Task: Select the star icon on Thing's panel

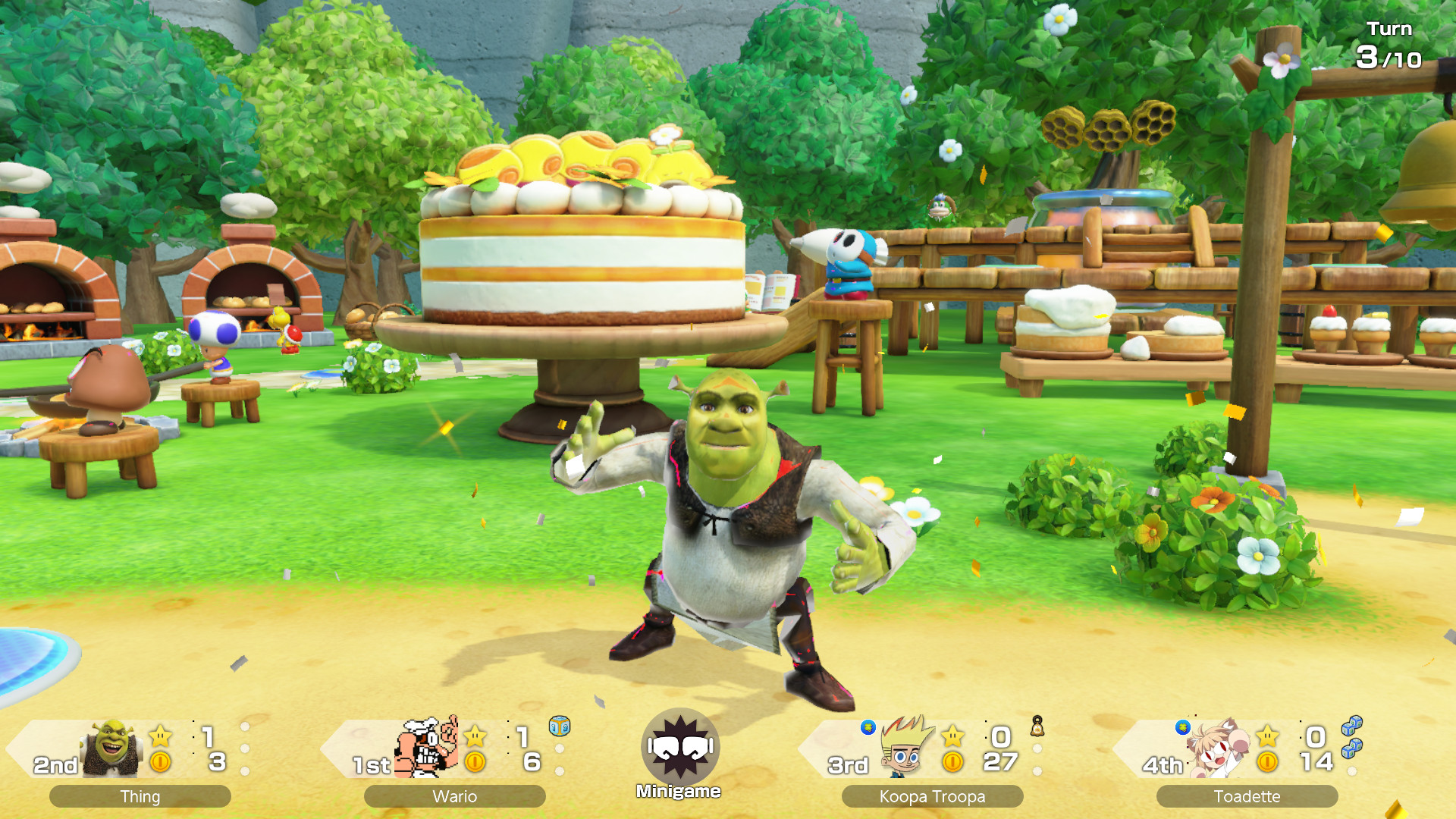Action: coord(161,737)
